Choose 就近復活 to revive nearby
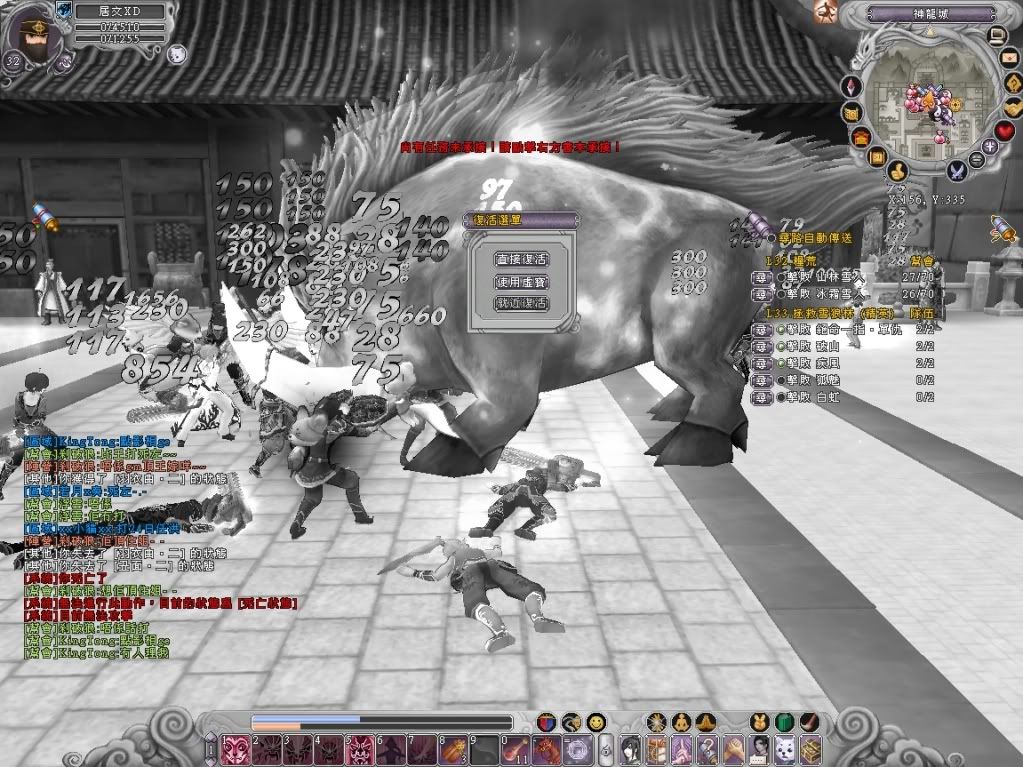The width and height of the screenshot is (1023, 767). (x=521, y=303)
